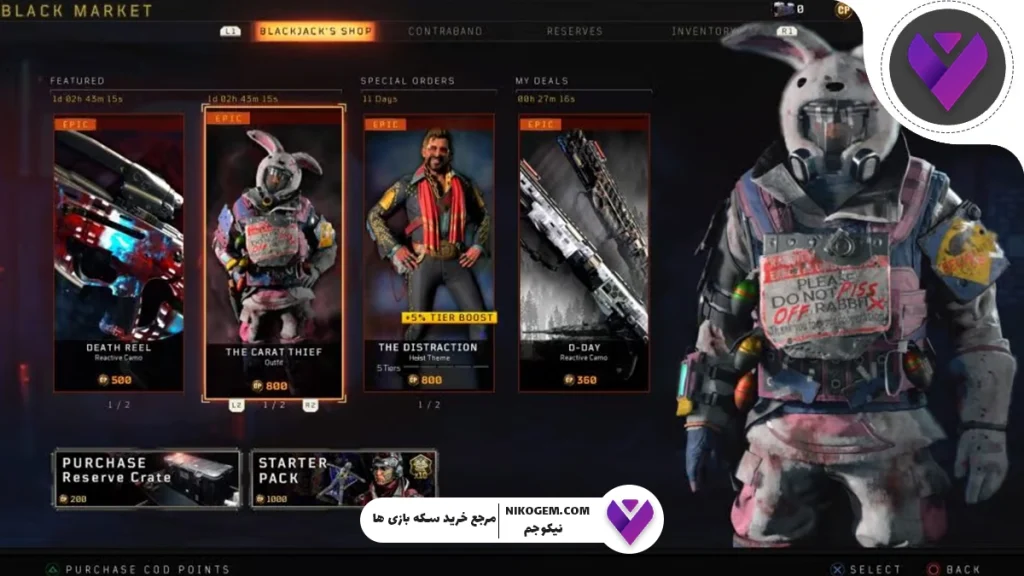Click the NIKOGEM.COM watermark banner
This screenshot has width=1024, height=576.
(x=510, y=520)
